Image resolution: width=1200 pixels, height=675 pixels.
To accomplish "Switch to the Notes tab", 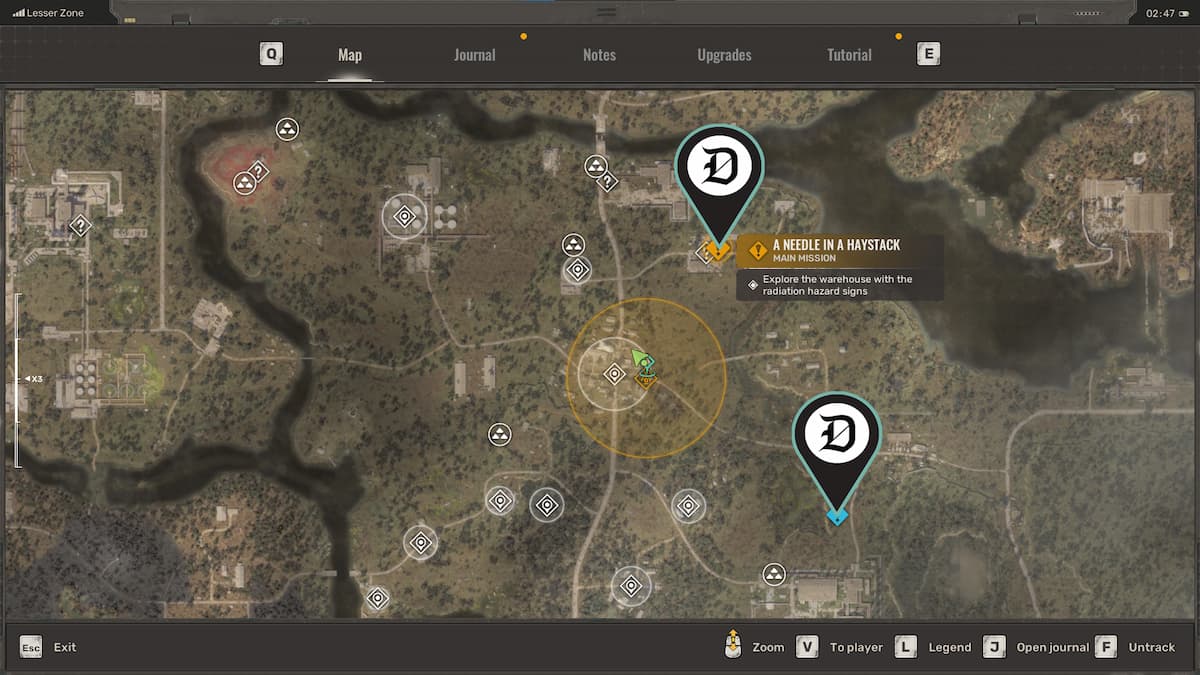I will [599, 55].
